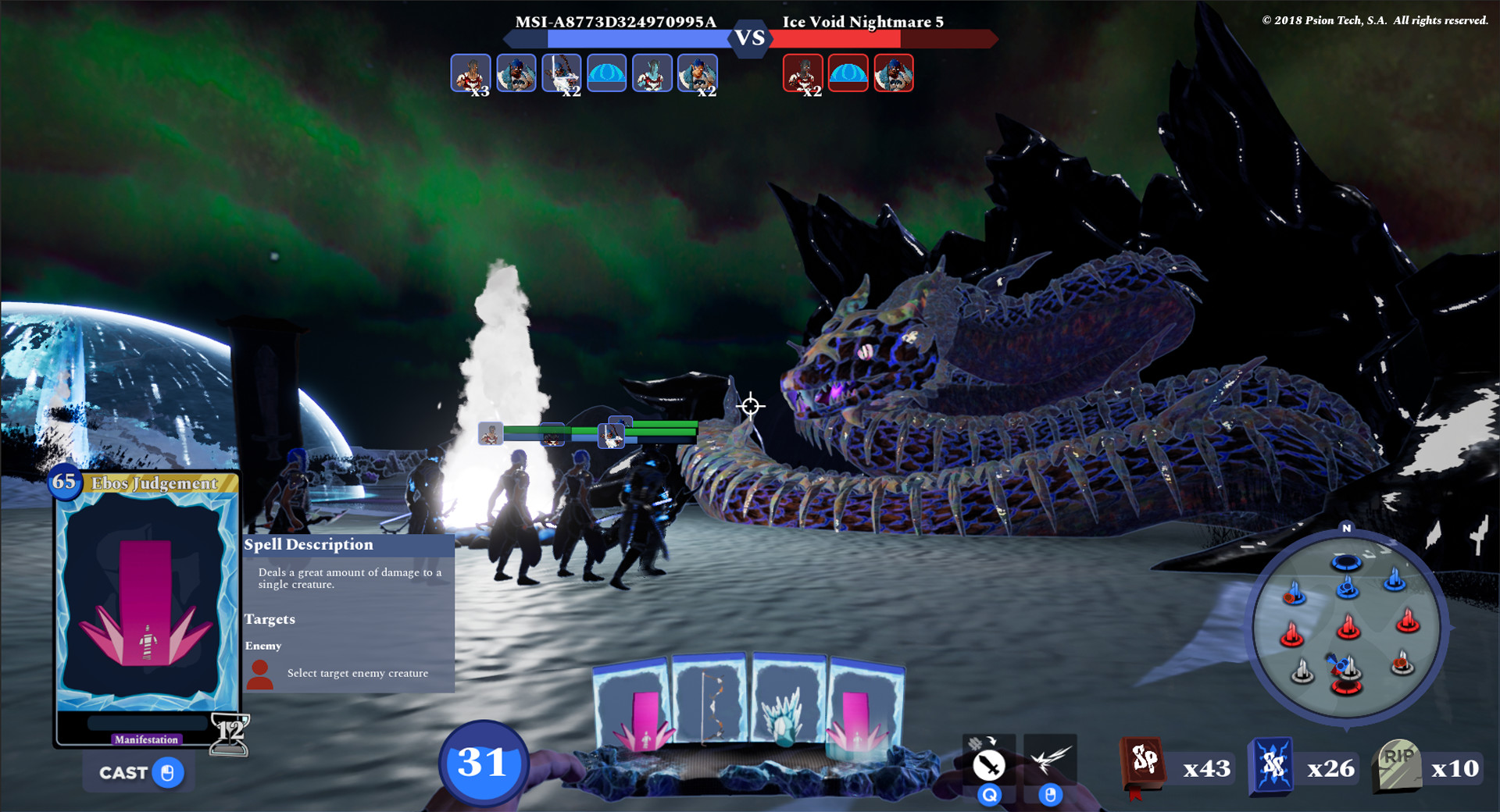Click the blue card deck icon showing x26
This screenshot has height=812, width=1500.
click(1272, 766)
